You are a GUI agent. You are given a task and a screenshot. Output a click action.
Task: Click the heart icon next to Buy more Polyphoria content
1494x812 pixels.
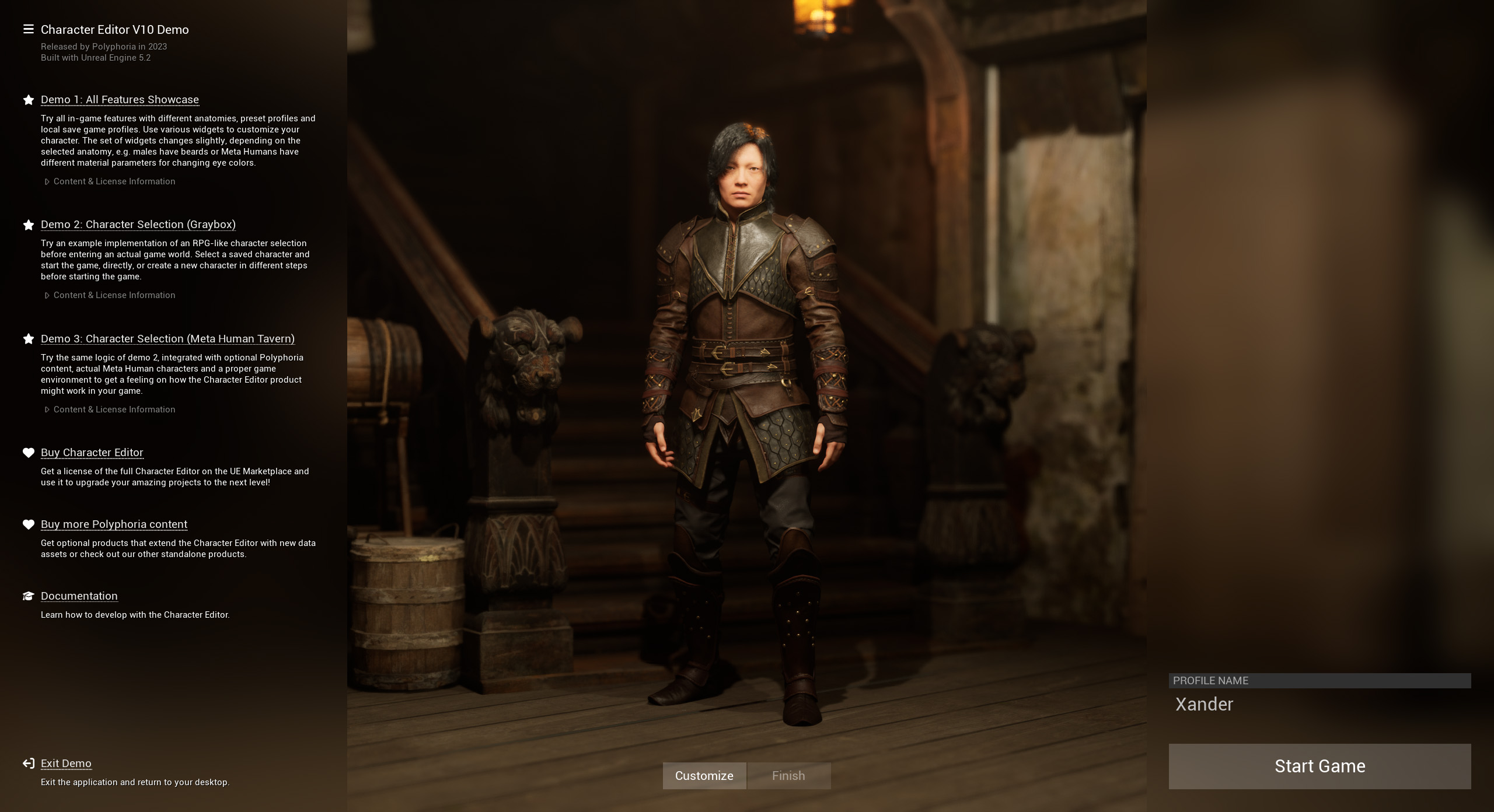pos(28,523)
